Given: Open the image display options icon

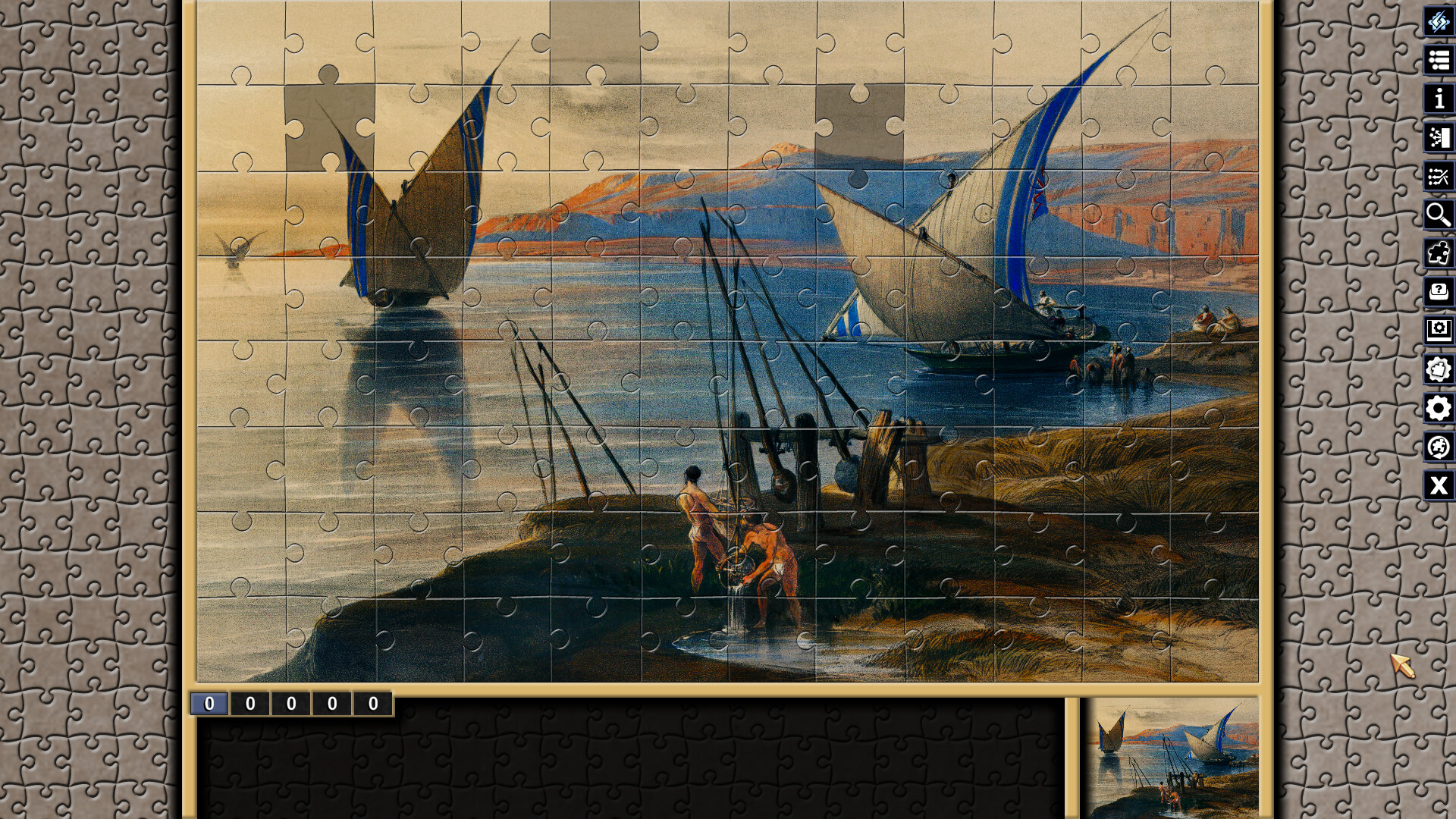Looking at the screenshot, I should click(1437, 328).
